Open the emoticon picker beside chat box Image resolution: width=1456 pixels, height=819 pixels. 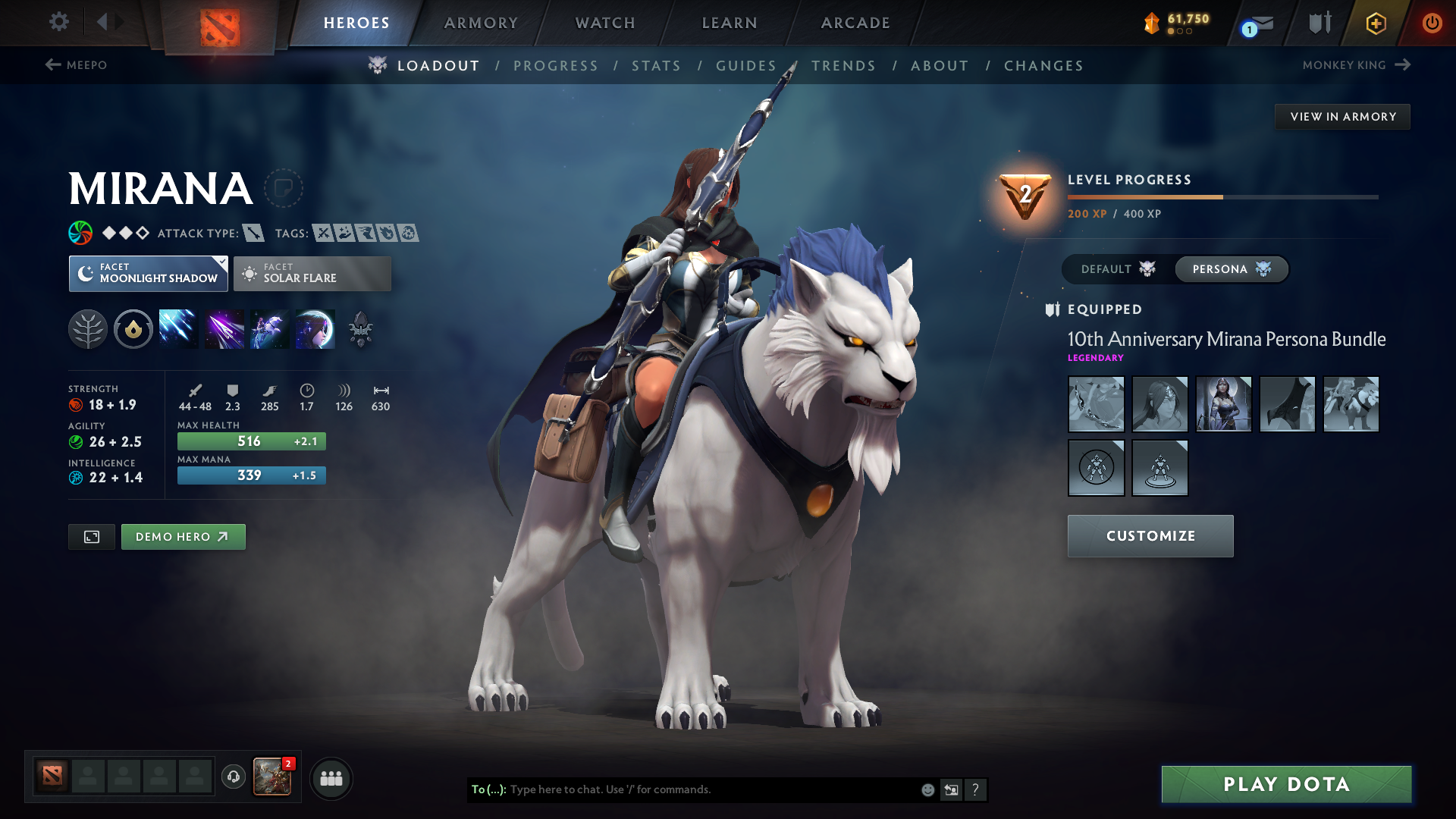pyautogui.click(x=927, y=789)
